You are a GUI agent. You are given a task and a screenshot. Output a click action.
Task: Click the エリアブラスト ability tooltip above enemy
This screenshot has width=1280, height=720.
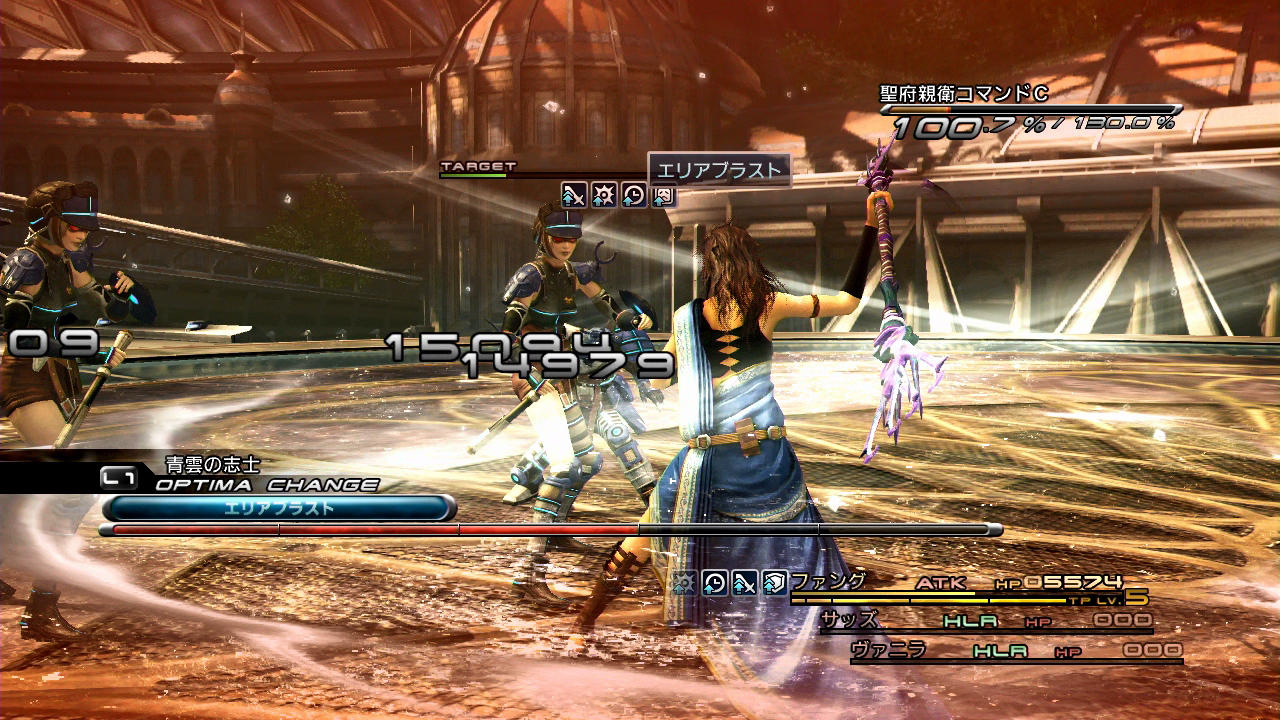click(719, 170)
